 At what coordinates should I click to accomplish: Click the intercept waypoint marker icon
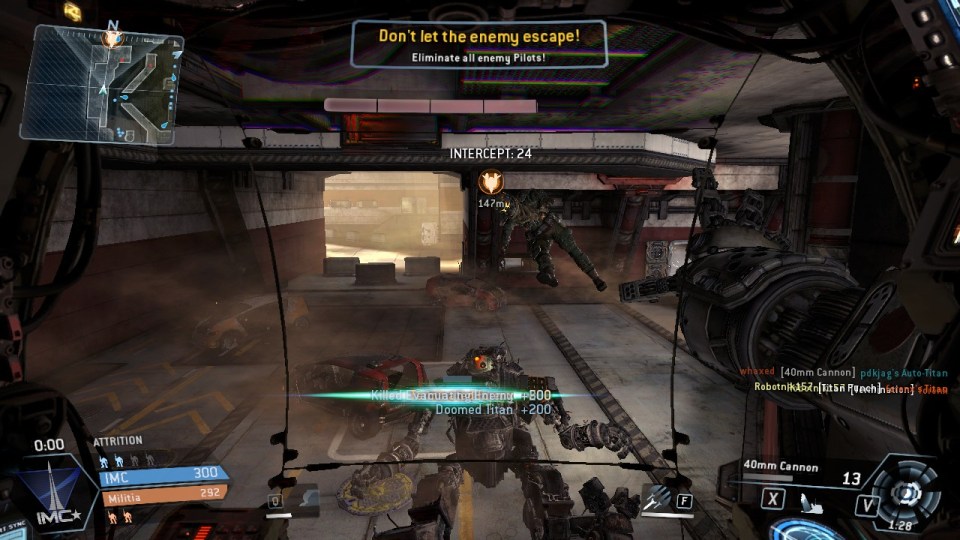(490, 181)
